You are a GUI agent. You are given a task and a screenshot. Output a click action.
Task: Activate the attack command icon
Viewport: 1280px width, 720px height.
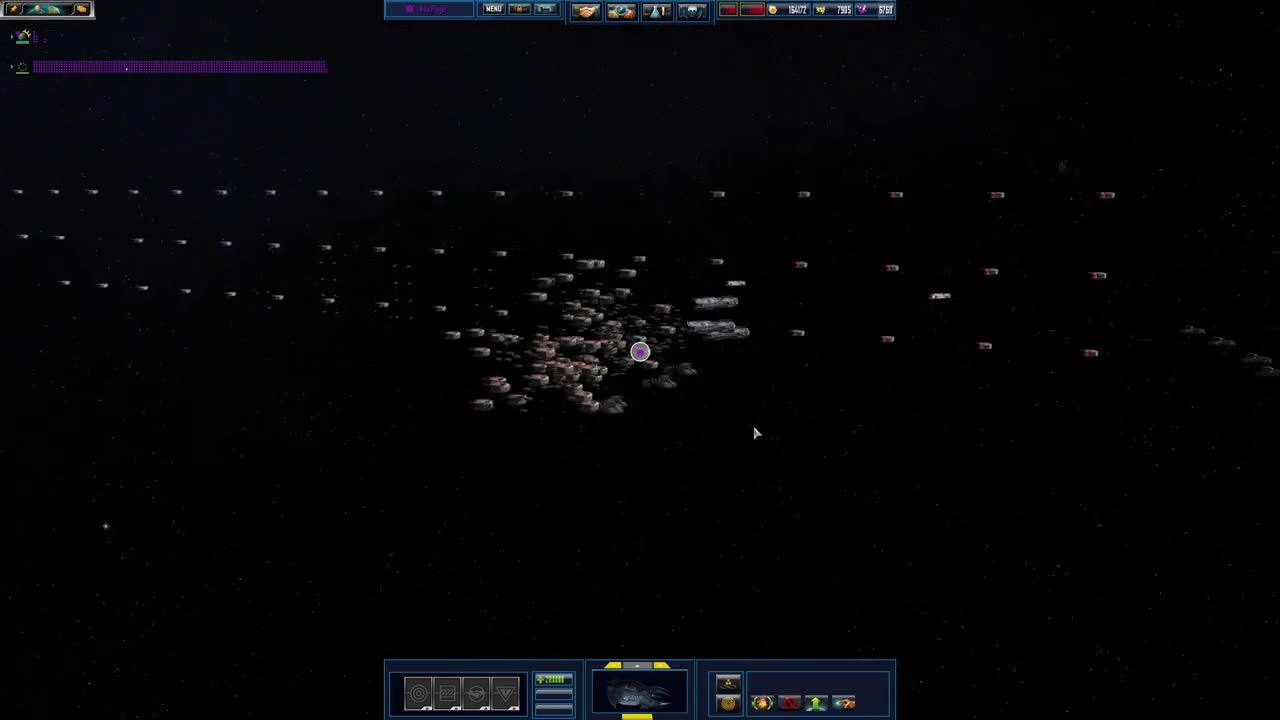coord(762,702)
